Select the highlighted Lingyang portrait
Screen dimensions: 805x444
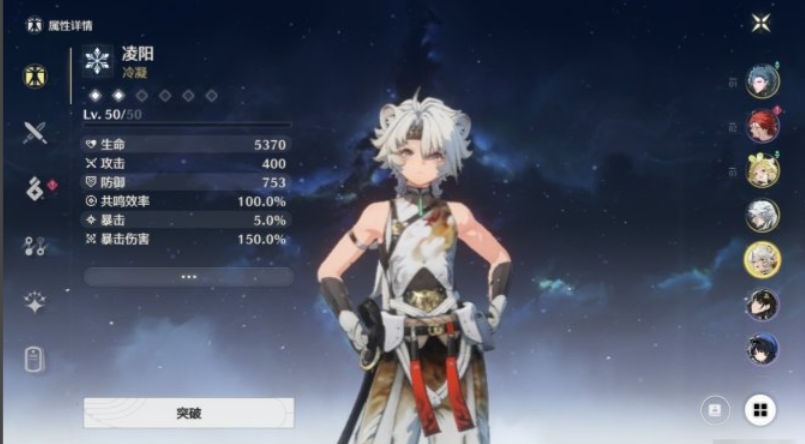[762, 260]
